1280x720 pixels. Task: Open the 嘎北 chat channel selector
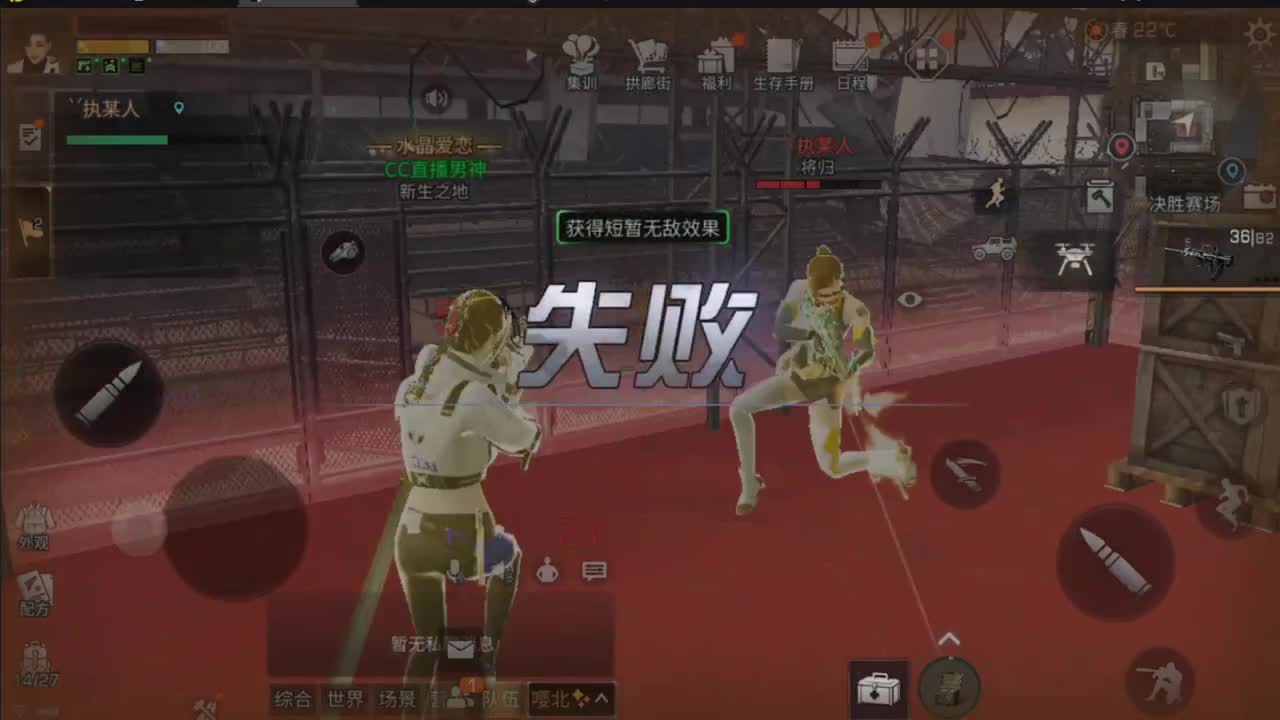pyautogui.click(x=553, y=702)
